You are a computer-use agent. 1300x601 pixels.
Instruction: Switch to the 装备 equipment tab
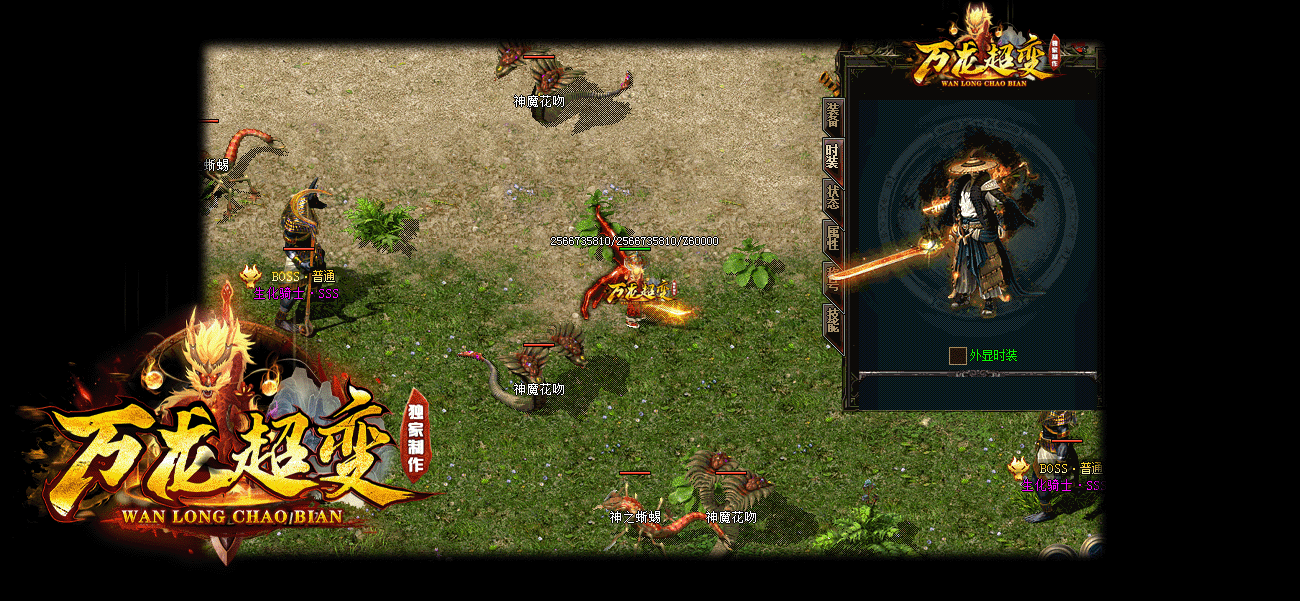(x=832, y=117)
